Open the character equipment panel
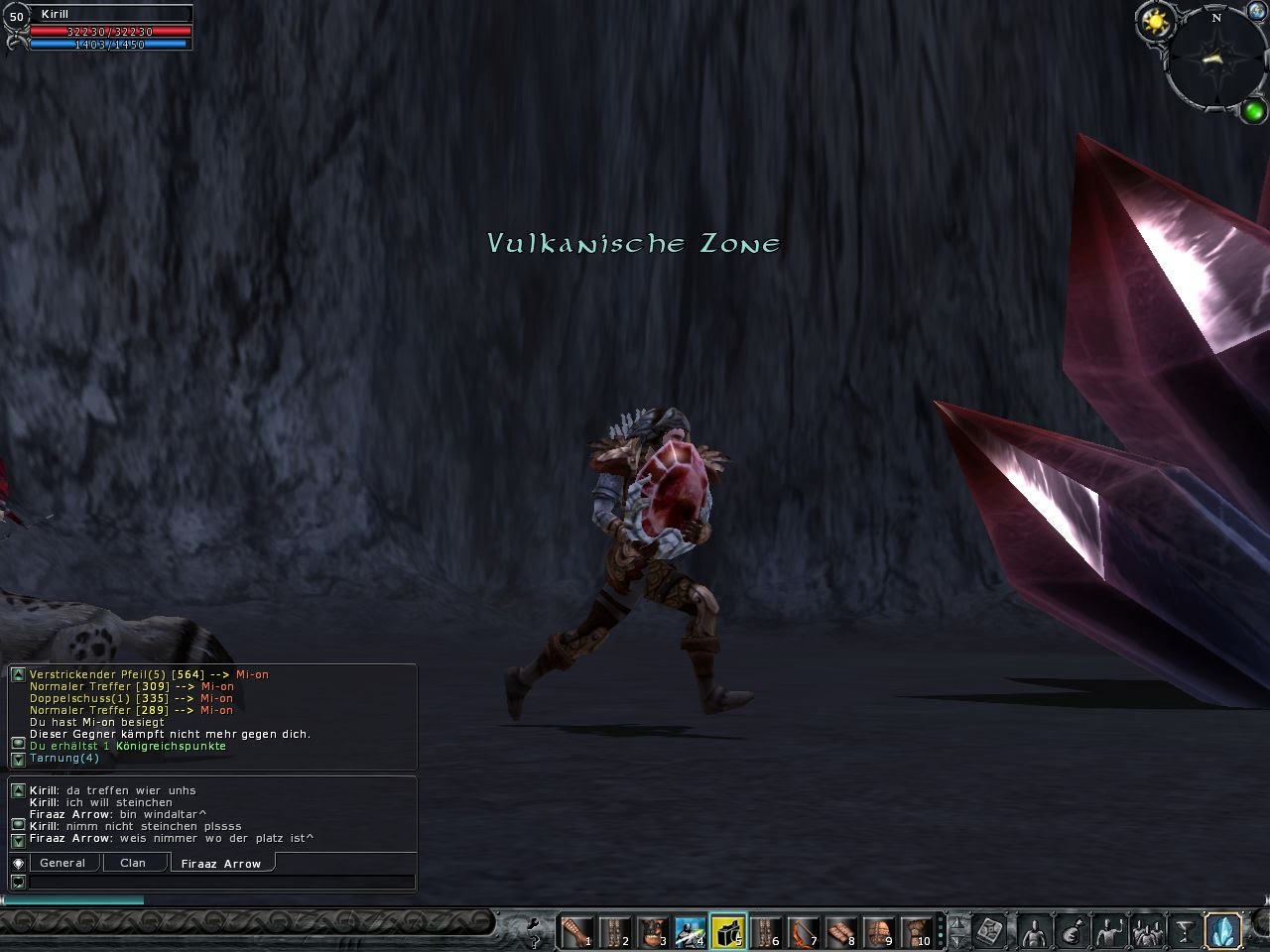Screen dimensions: 1270x952 1034,931
